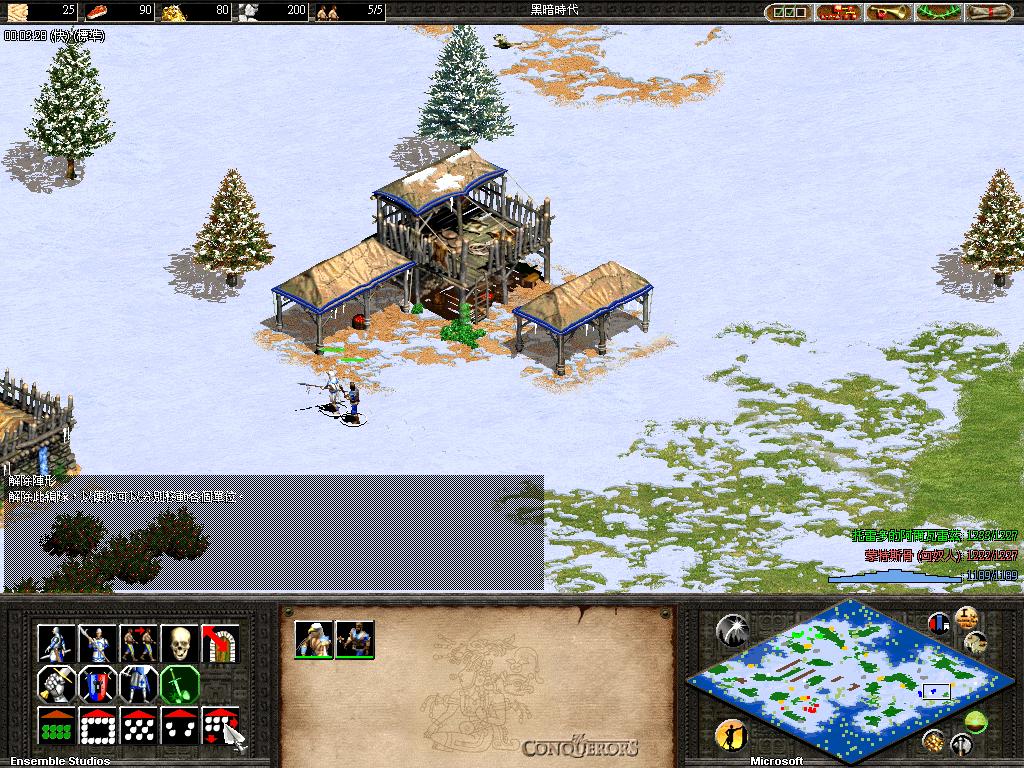Choose the box formation icon
1024x768 pixels.
point(98,726)
